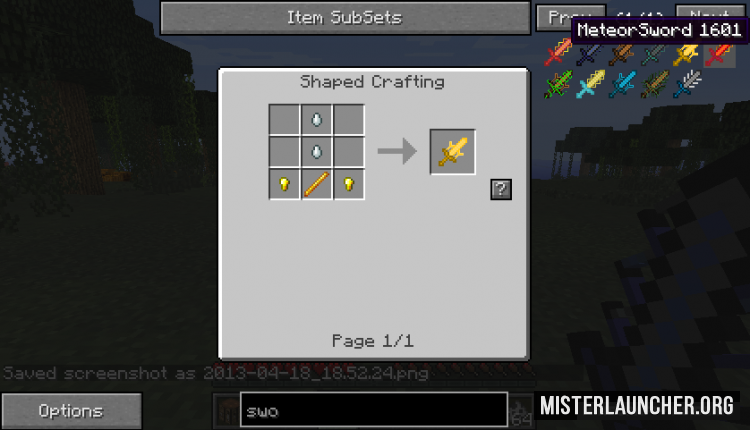Open the Options menu
This screenshot has height=430, width=750.
(x=70, y=410)
